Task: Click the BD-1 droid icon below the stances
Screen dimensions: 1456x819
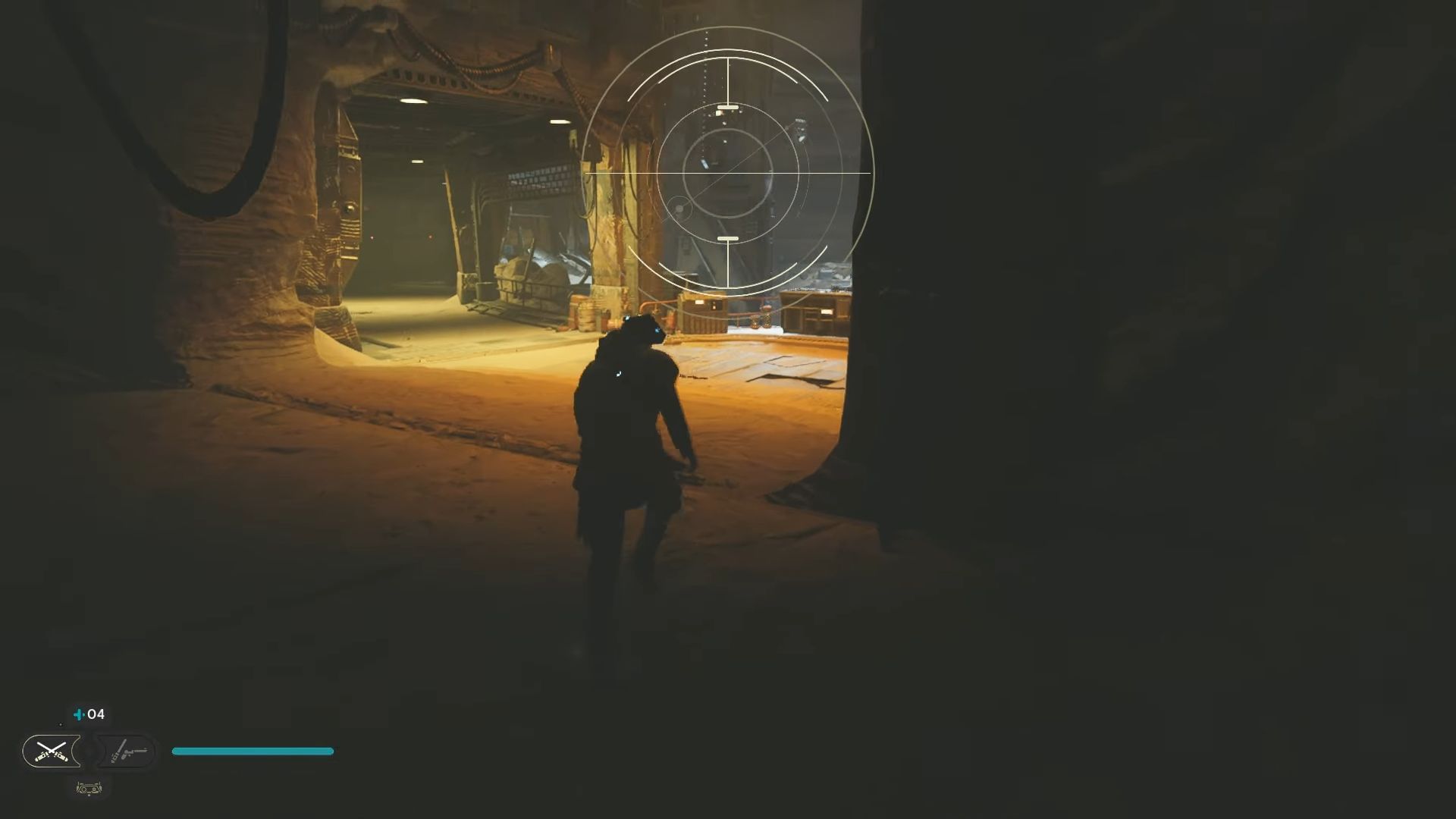Action: point(89,789)
